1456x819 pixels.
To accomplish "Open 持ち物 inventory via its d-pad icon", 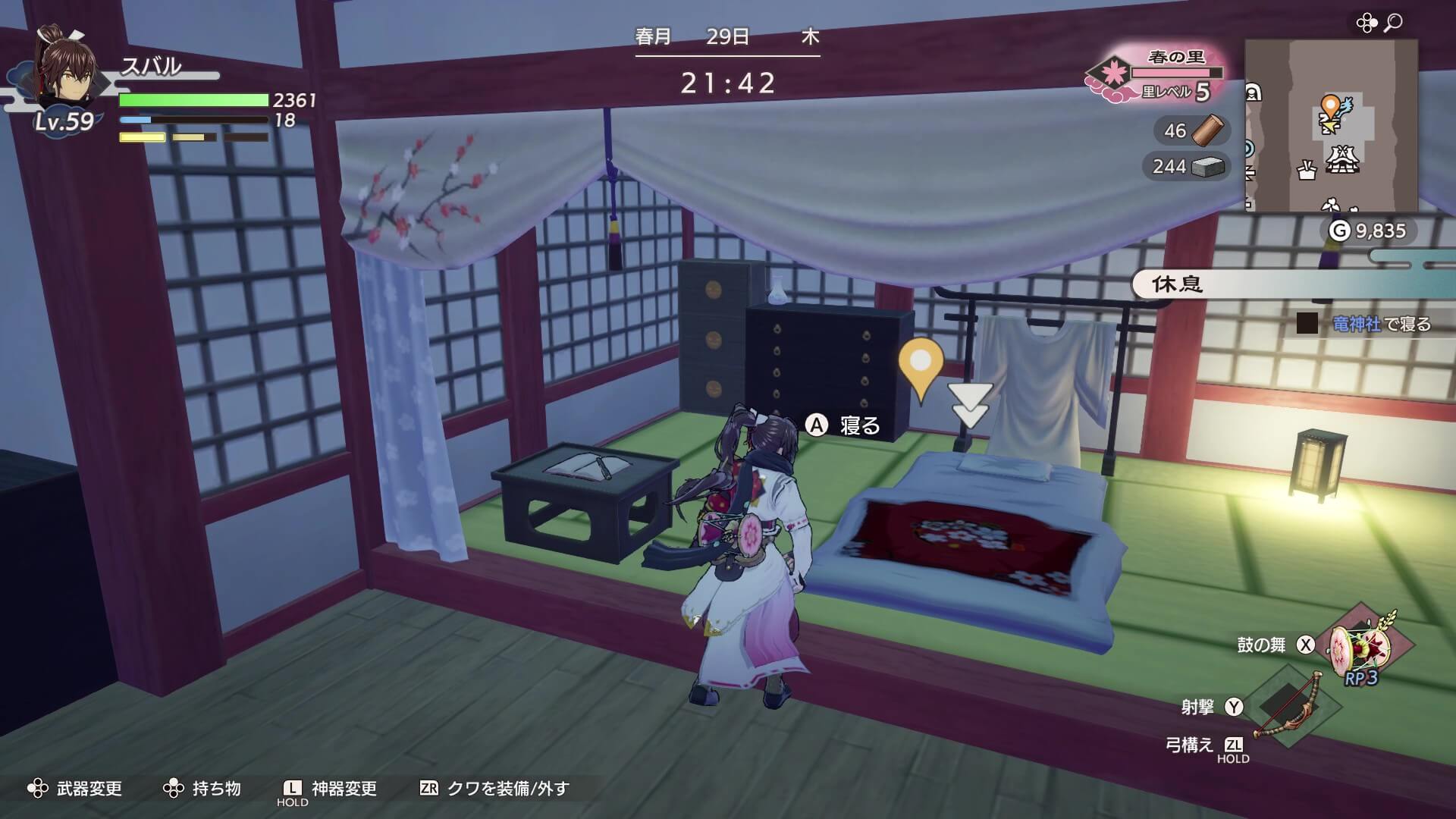I will coord(174,789).
